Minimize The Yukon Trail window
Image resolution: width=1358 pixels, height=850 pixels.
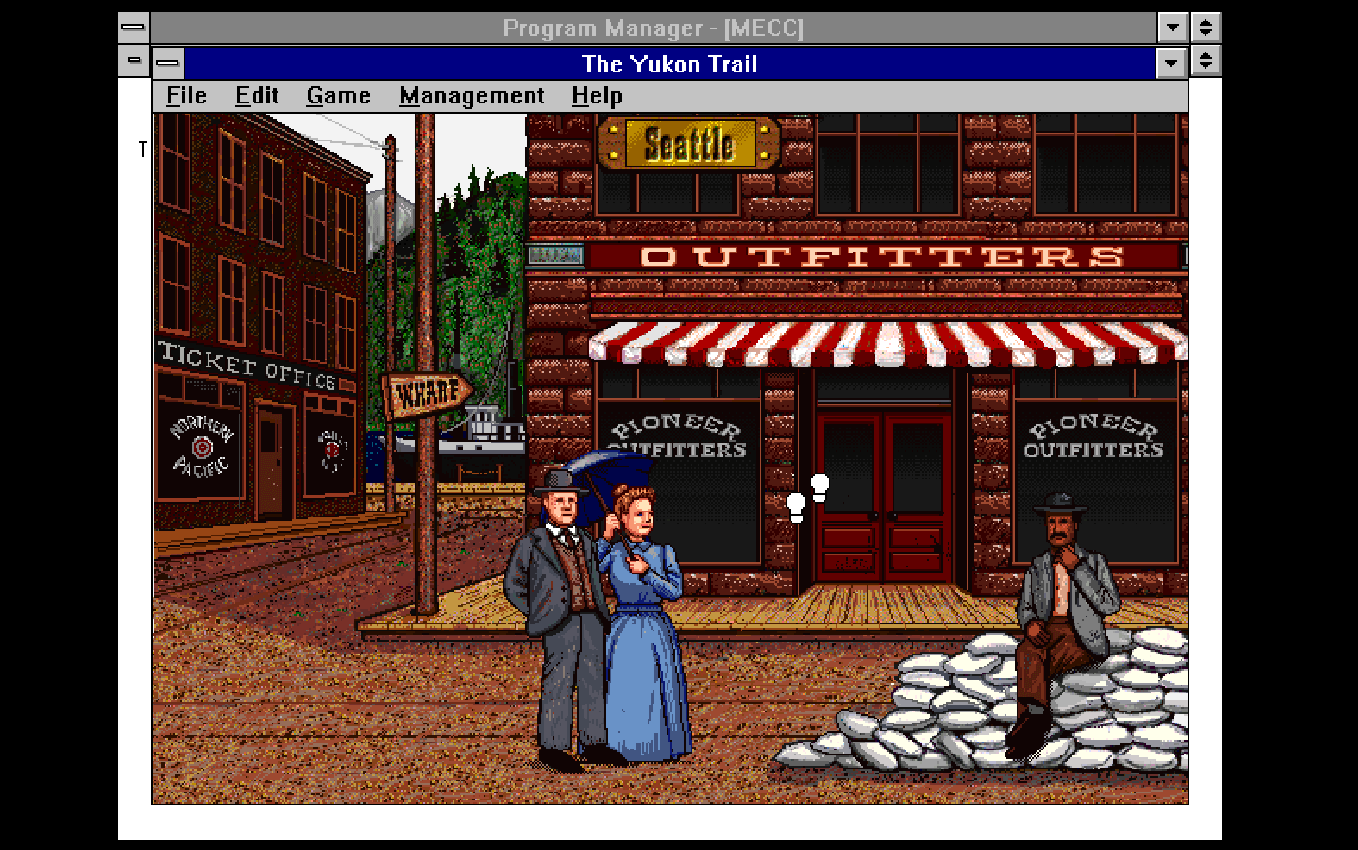point(1171,63)
